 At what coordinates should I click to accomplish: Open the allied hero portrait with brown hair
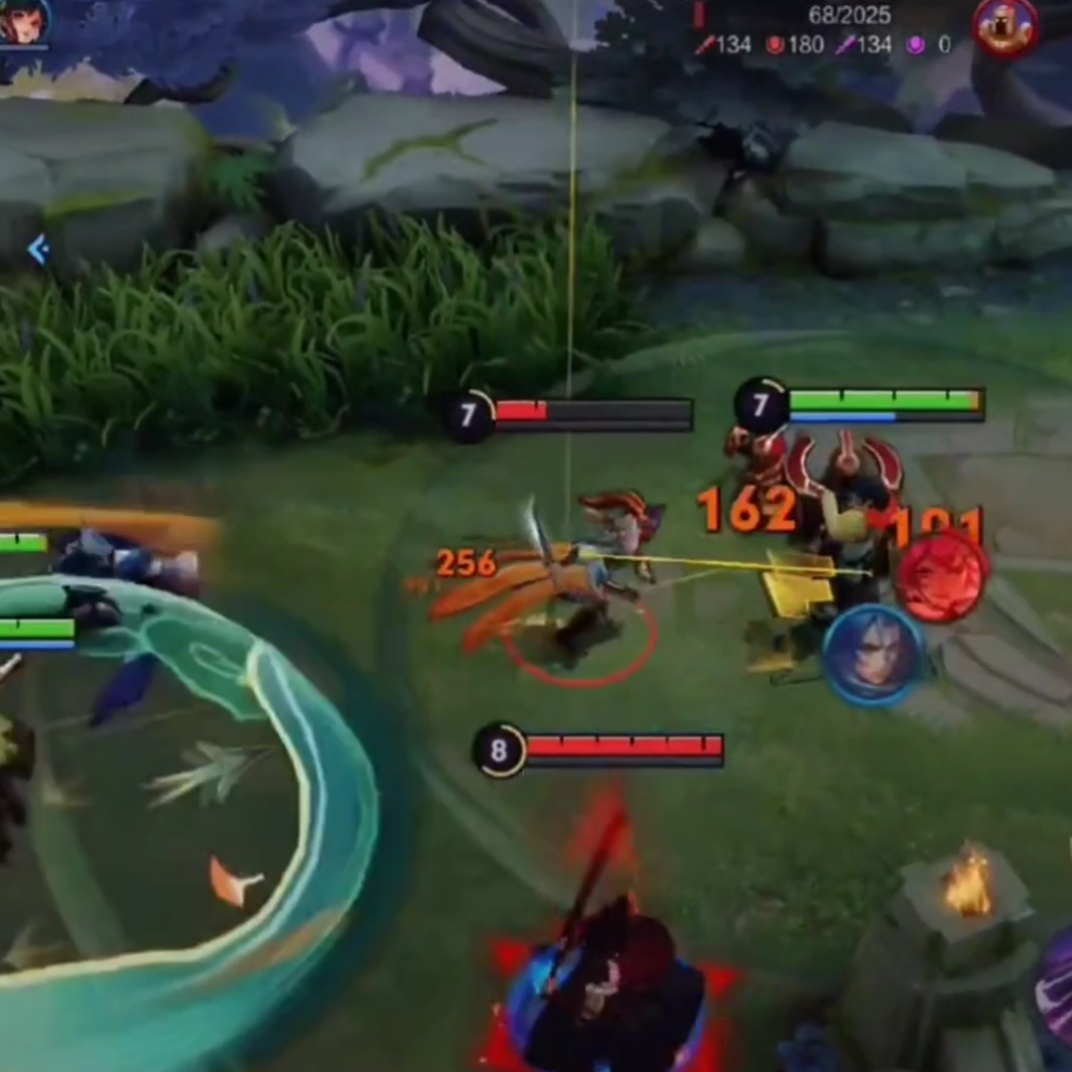(x=22, y=21)
